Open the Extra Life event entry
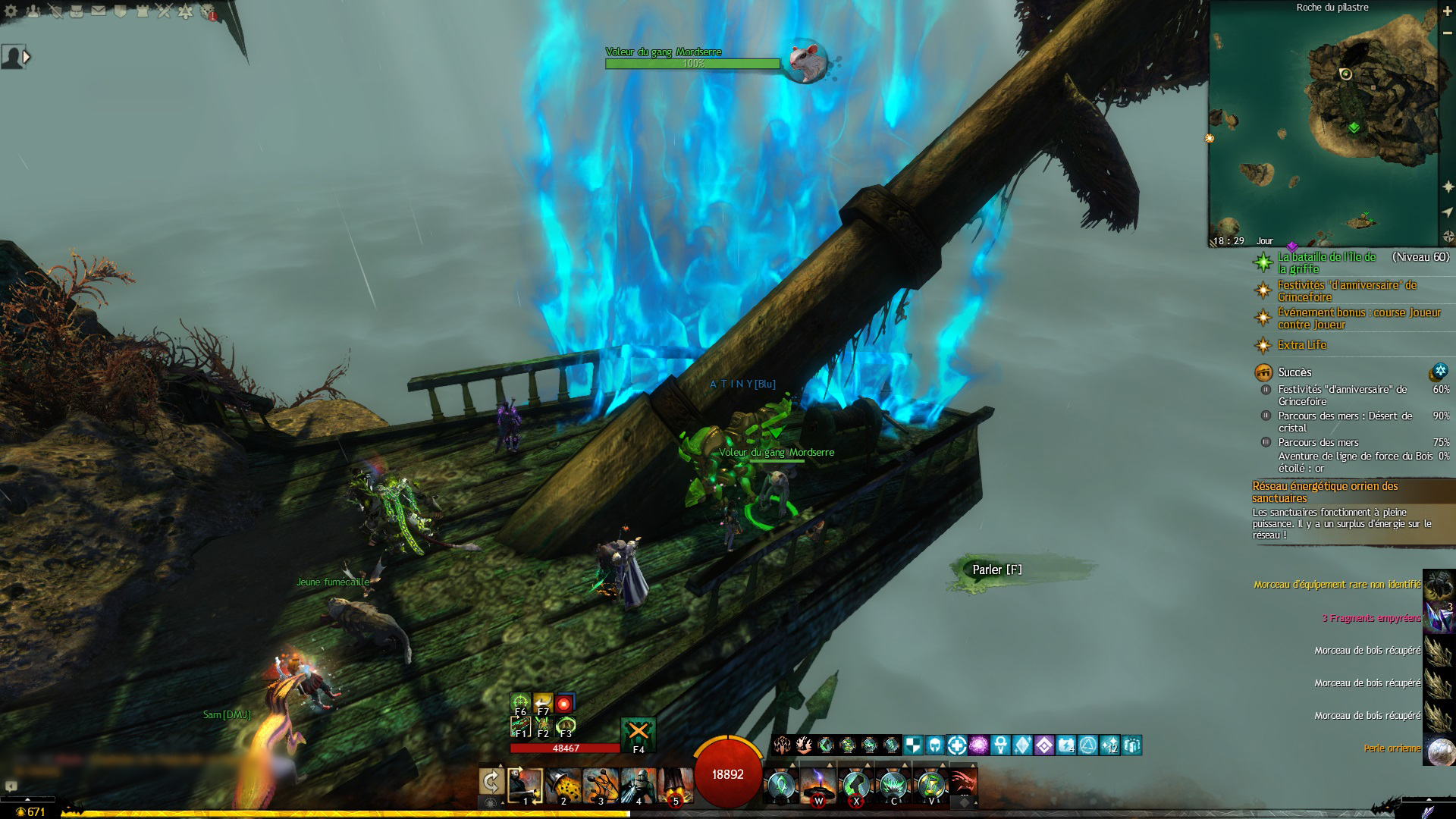 [x=1301, y=345]
